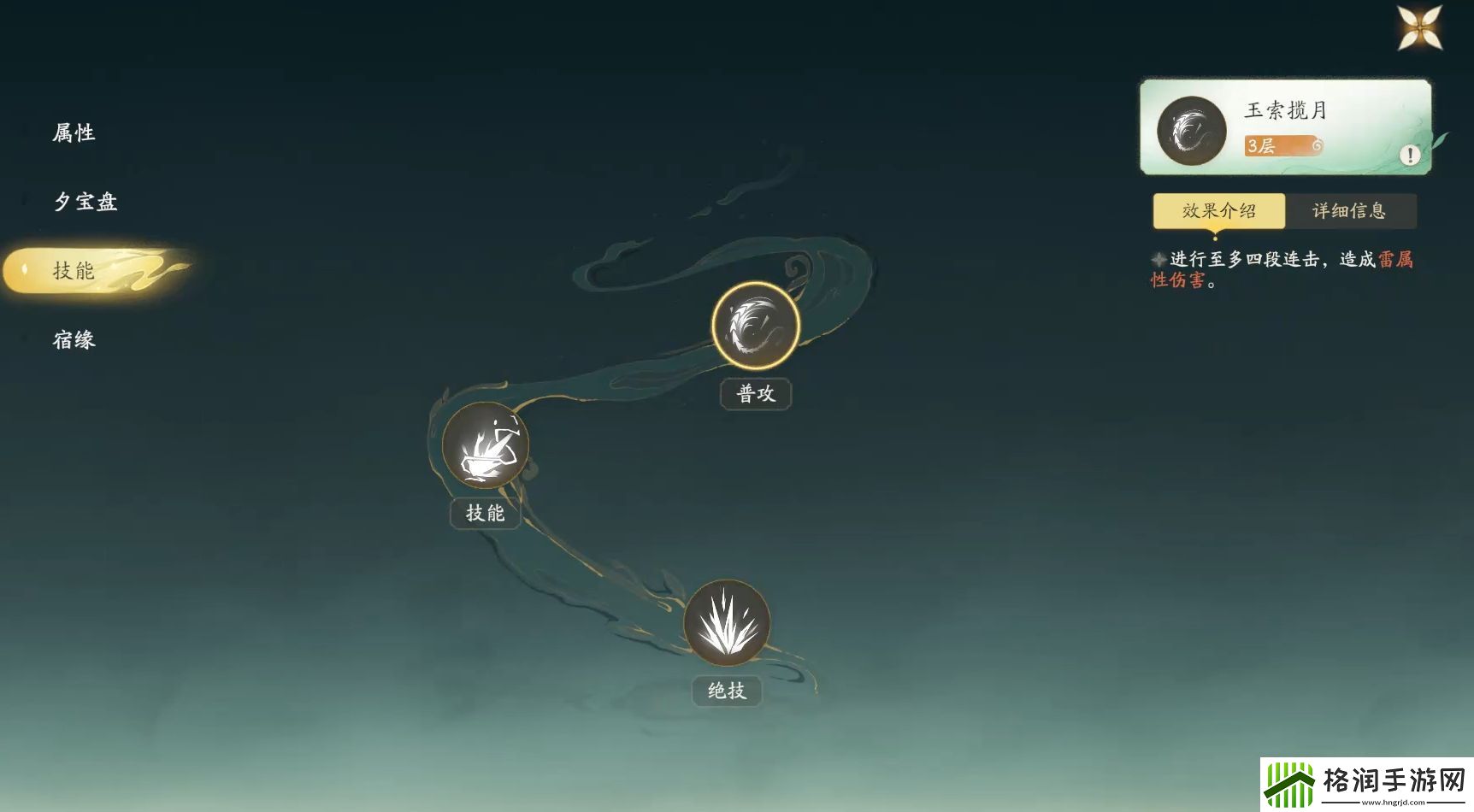Click the diamond bullet icon before the effect description
The height and width of the screenshot is (812, 1474).
[1159, 260]
